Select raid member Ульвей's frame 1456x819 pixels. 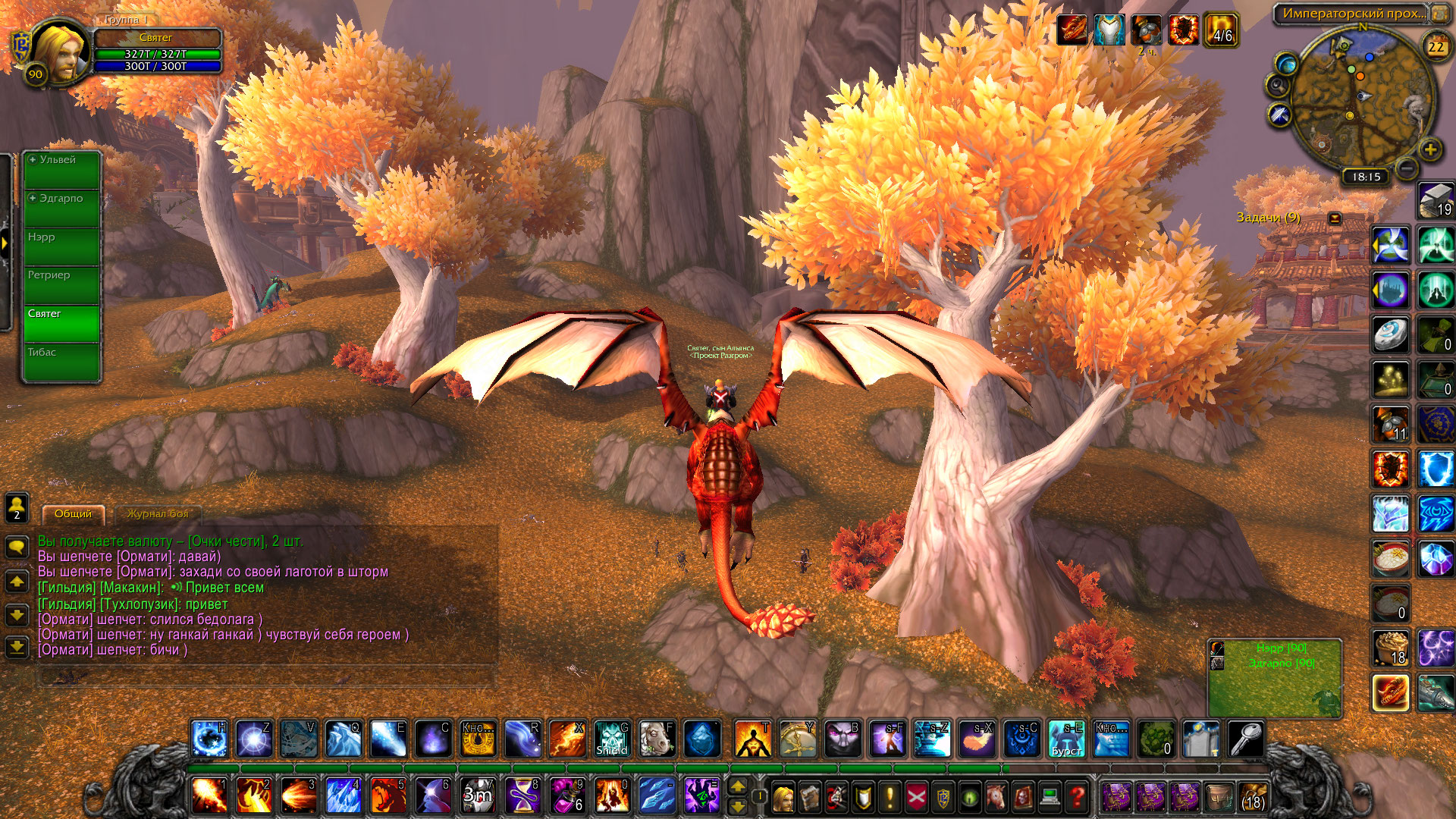pyautogui.click(x=61, y=170)
